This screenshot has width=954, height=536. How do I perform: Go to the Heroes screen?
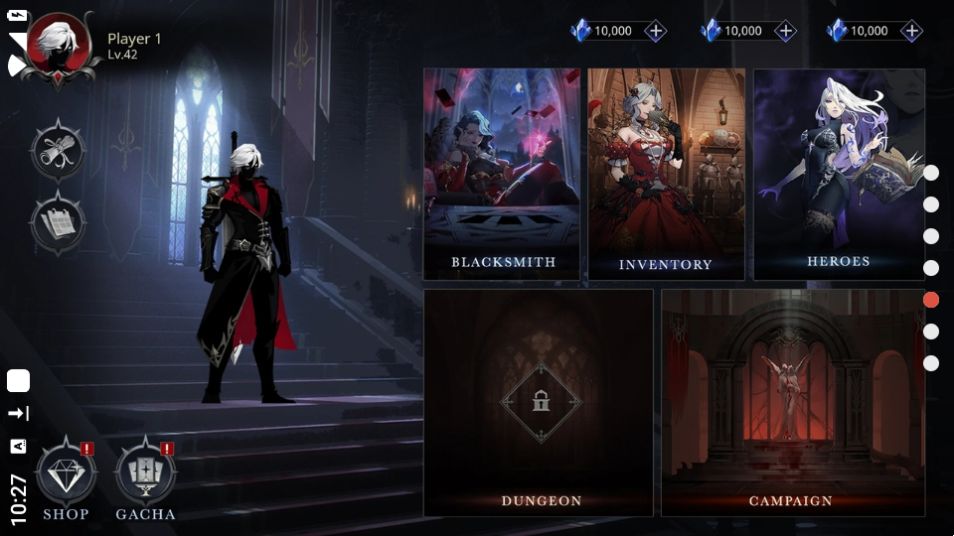(x=839, y=173)
